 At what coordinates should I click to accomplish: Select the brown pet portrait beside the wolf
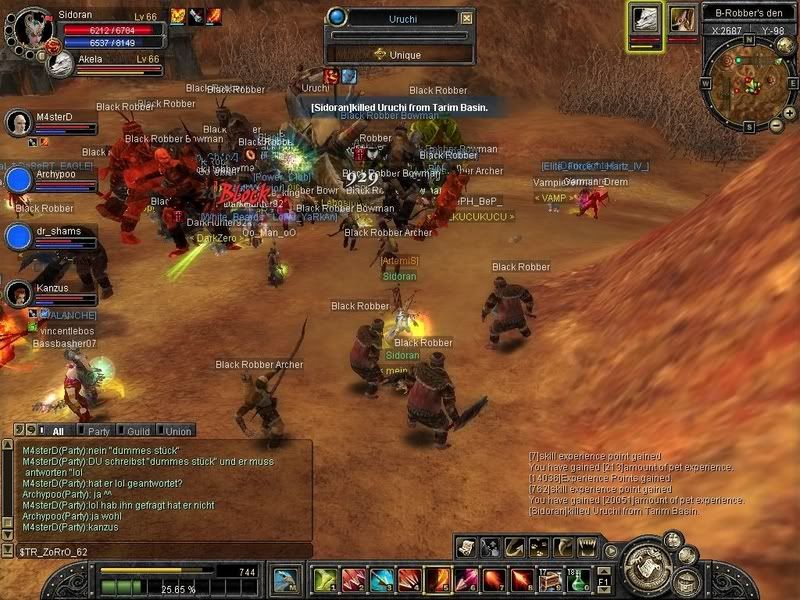click(x=683, y=19)
